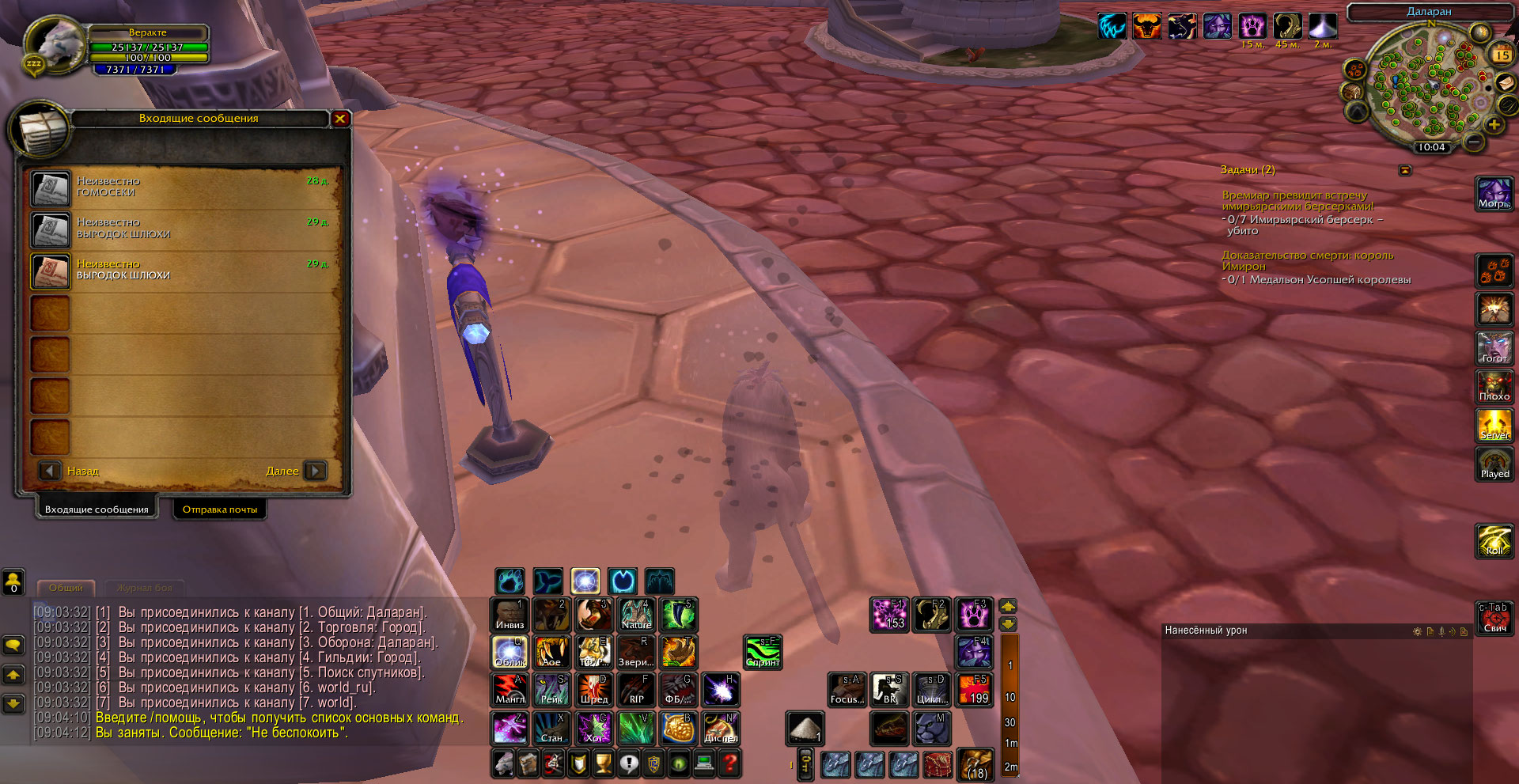
Task: Click the Roll macro button
Action: pos(1494,540)
